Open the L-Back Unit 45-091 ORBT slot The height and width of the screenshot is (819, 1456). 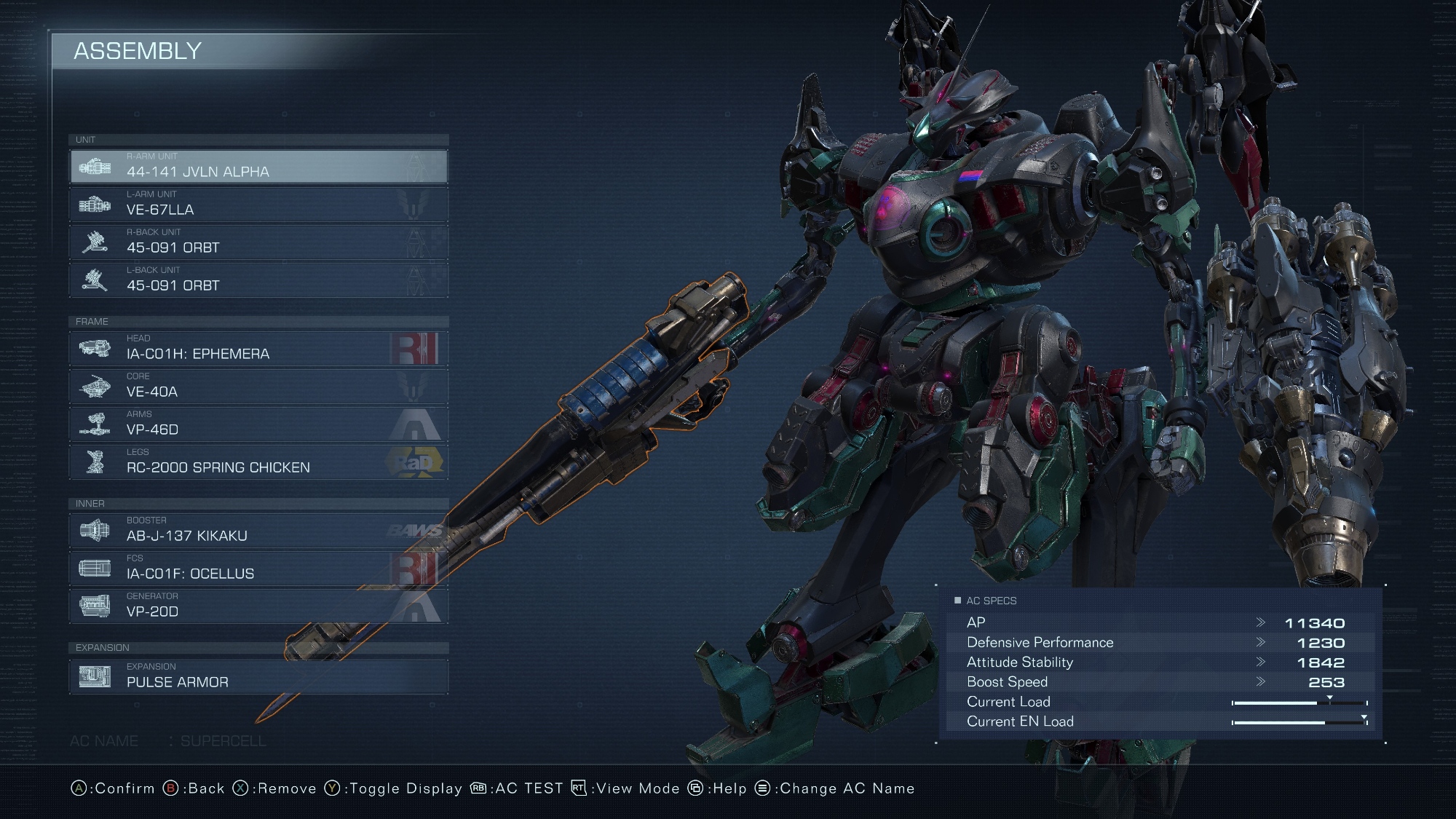258,280
